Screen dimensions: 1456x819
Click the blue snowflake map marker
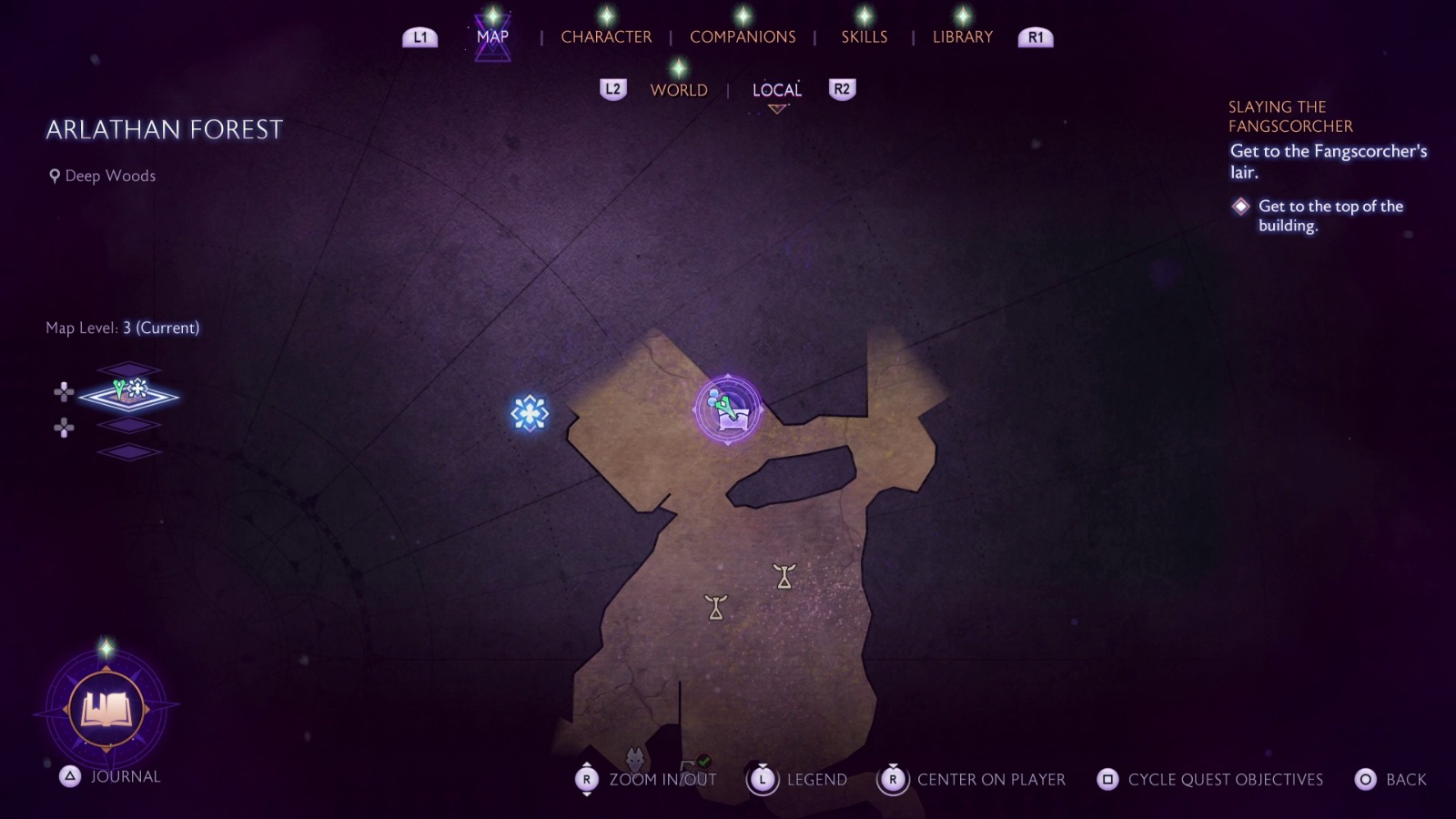click(530, 413)
